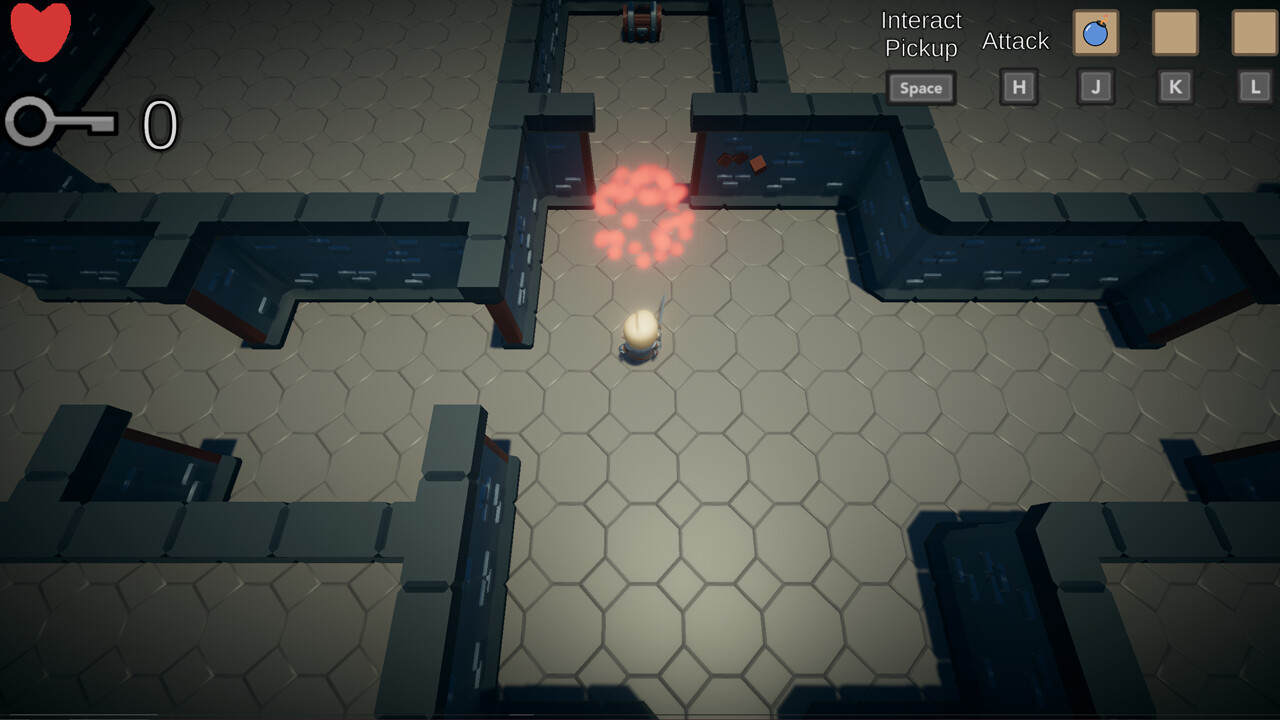Click the Attack label
This screenshot has height=720, width=1280.
point(1015,40)
